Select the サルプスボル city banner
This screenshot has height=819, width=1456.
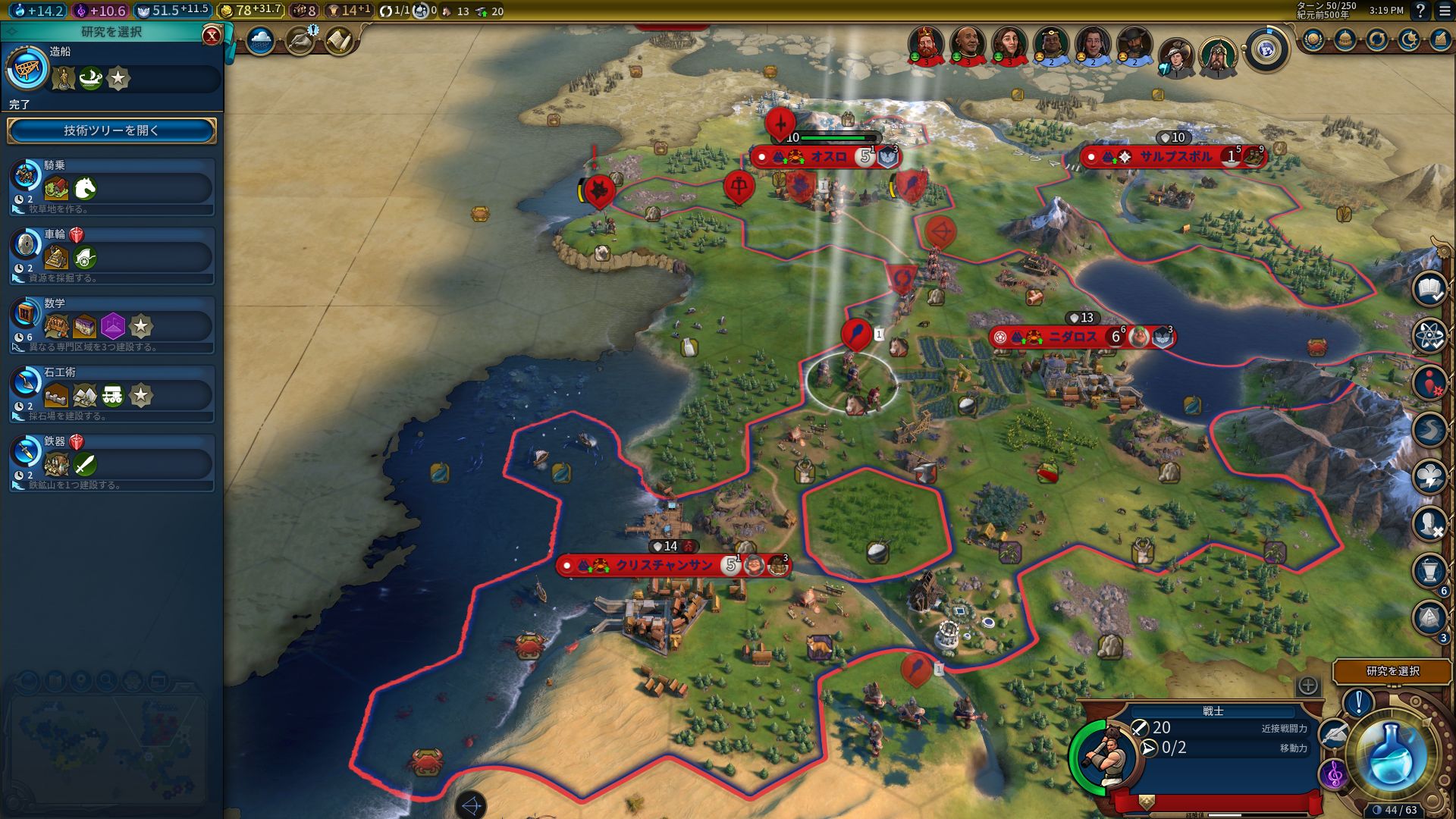pyautogui.click(x=1175, y=157)
